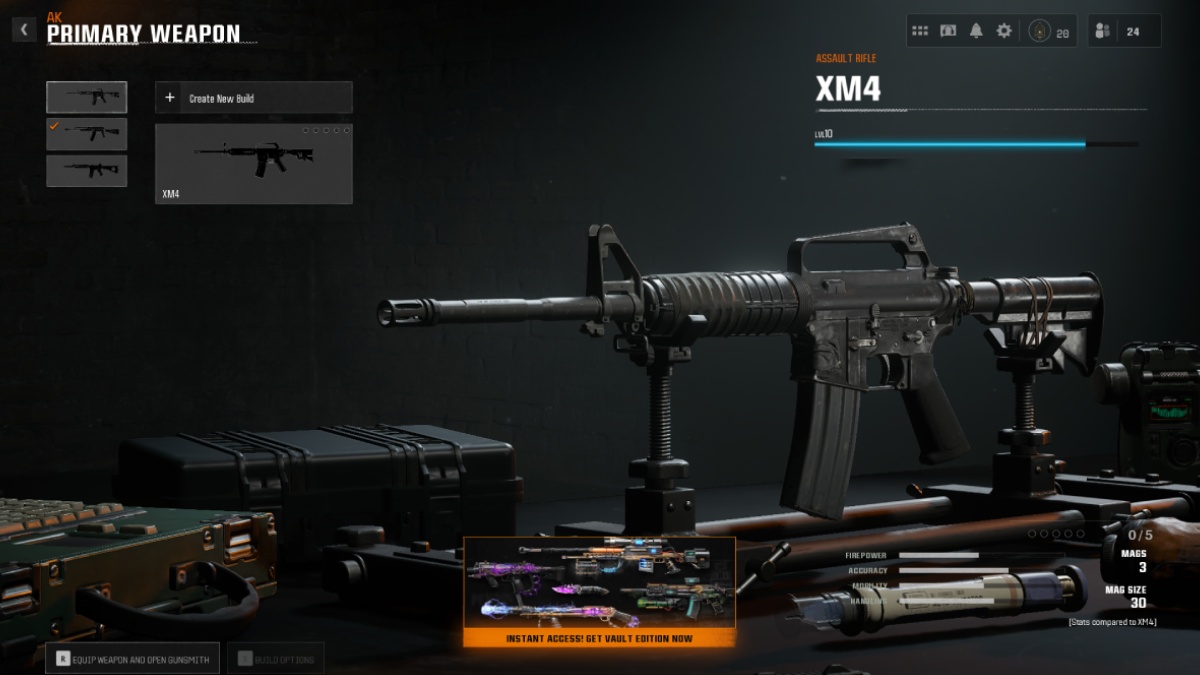Image resolution: width=1200 pixels, height=675 pixels.
Task: View the player rank emblem
Action: click(1040, 31)
